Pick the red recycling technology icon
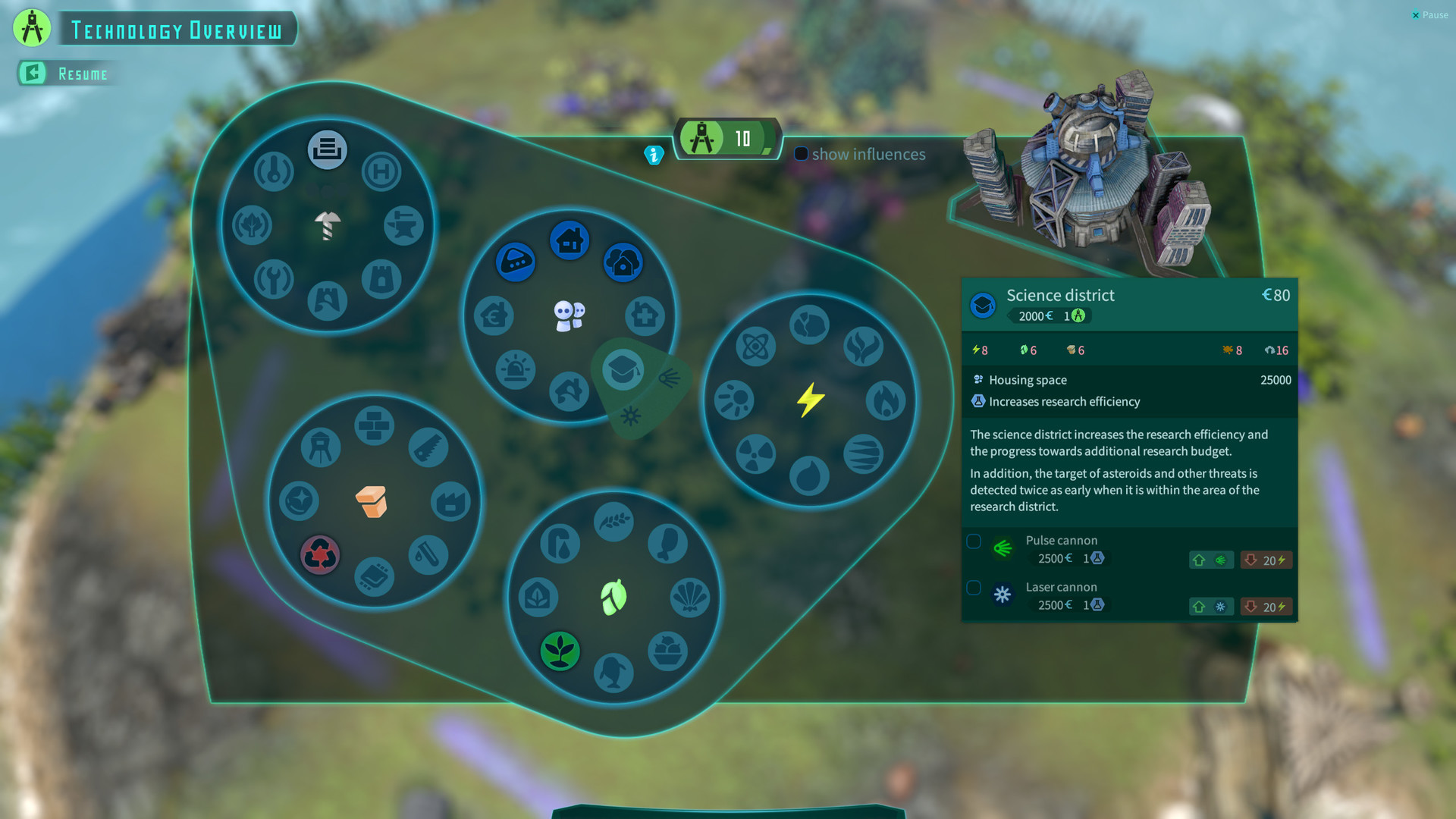This screenshot has height=819, width=1456. tap(320, 555)
